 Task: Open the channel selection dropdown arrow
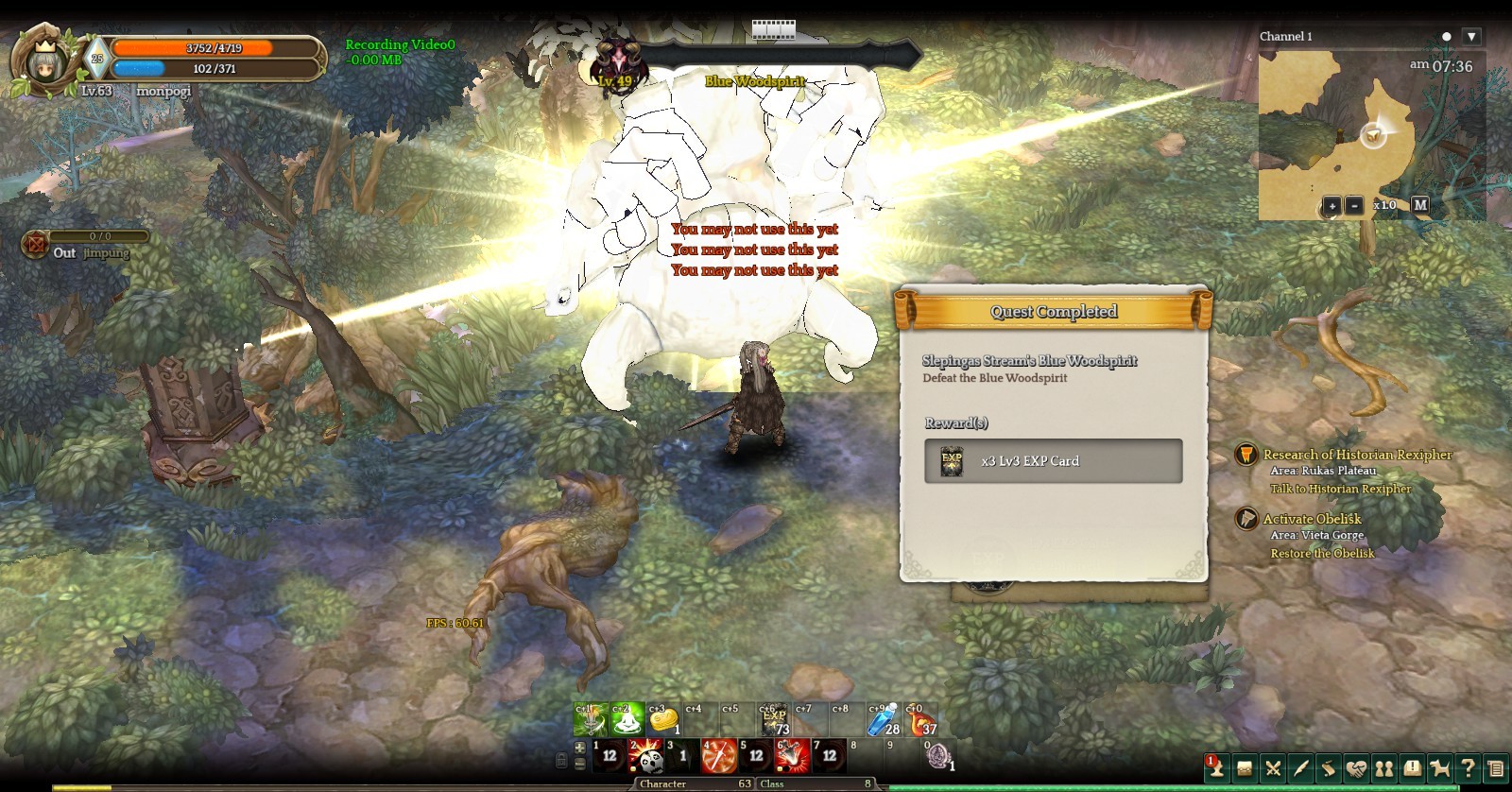coord(1471,37)
